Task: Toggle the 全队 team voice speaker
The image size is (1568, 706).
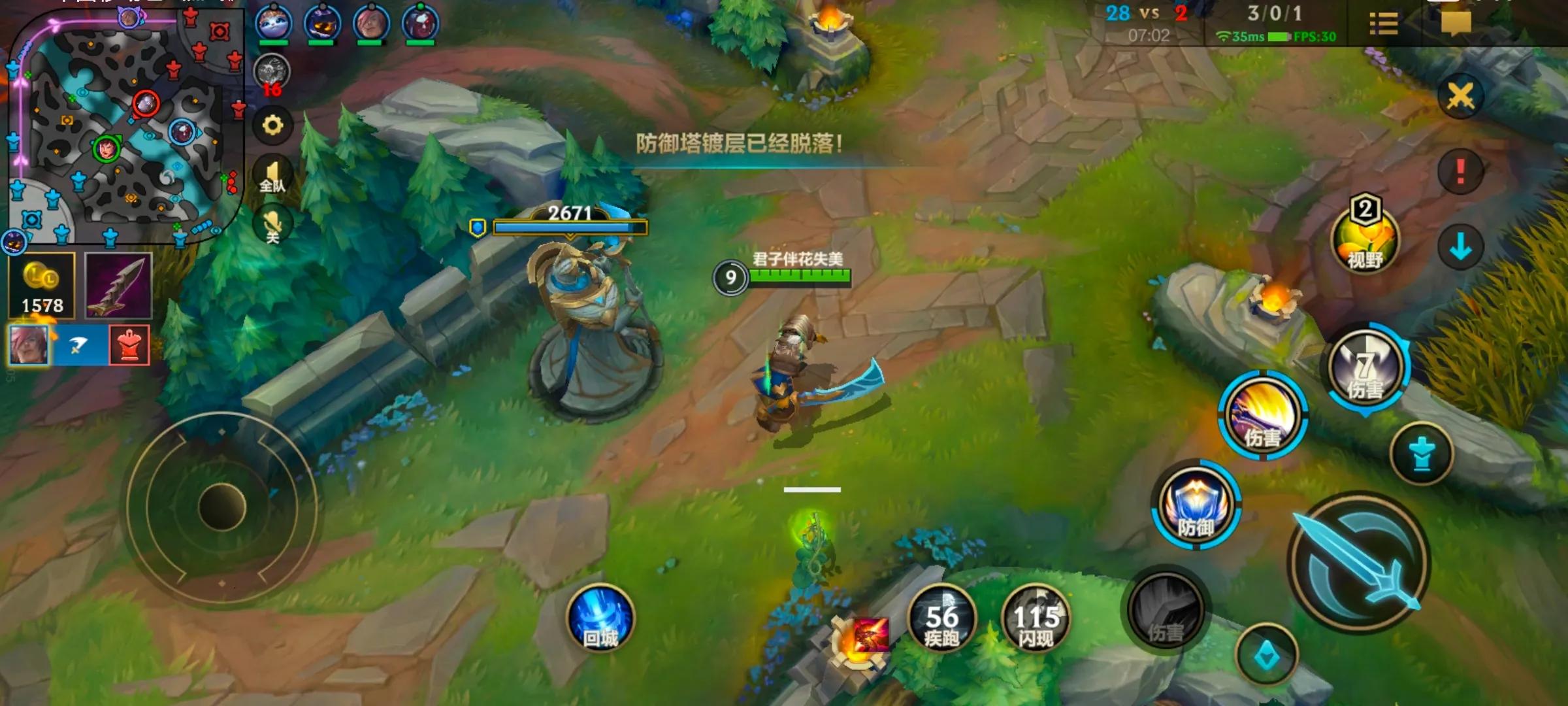Action: point(272,176)
